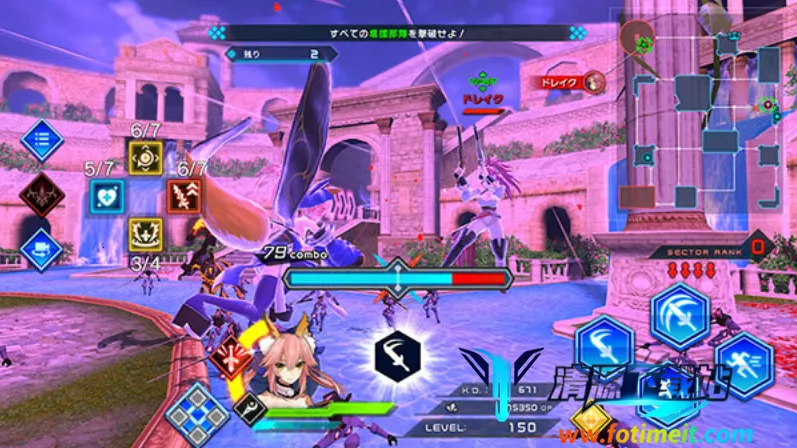
Task: Tap the dark red winged emblem icon
Action: [41, 194]
